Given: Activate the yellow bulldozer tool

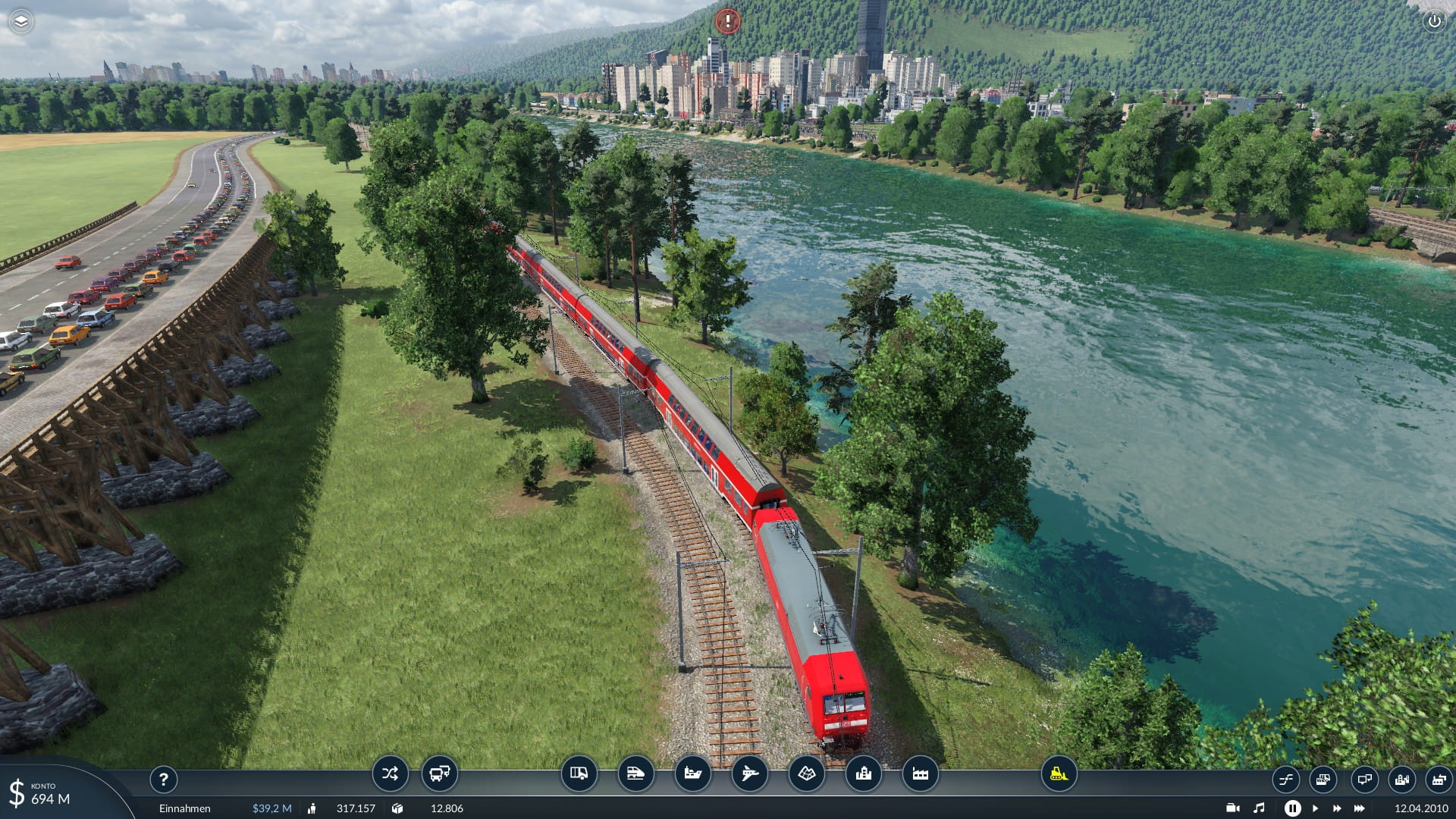Looking at the screenshot, I should pyautogui.click(x=1059, y=773).
